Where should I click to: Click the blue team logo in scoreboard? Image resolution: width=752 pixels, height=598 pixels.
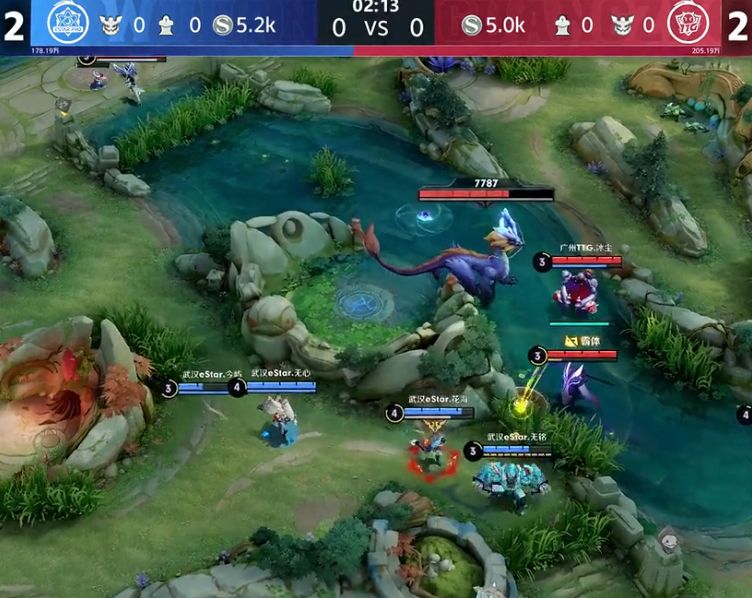[66, 21]
